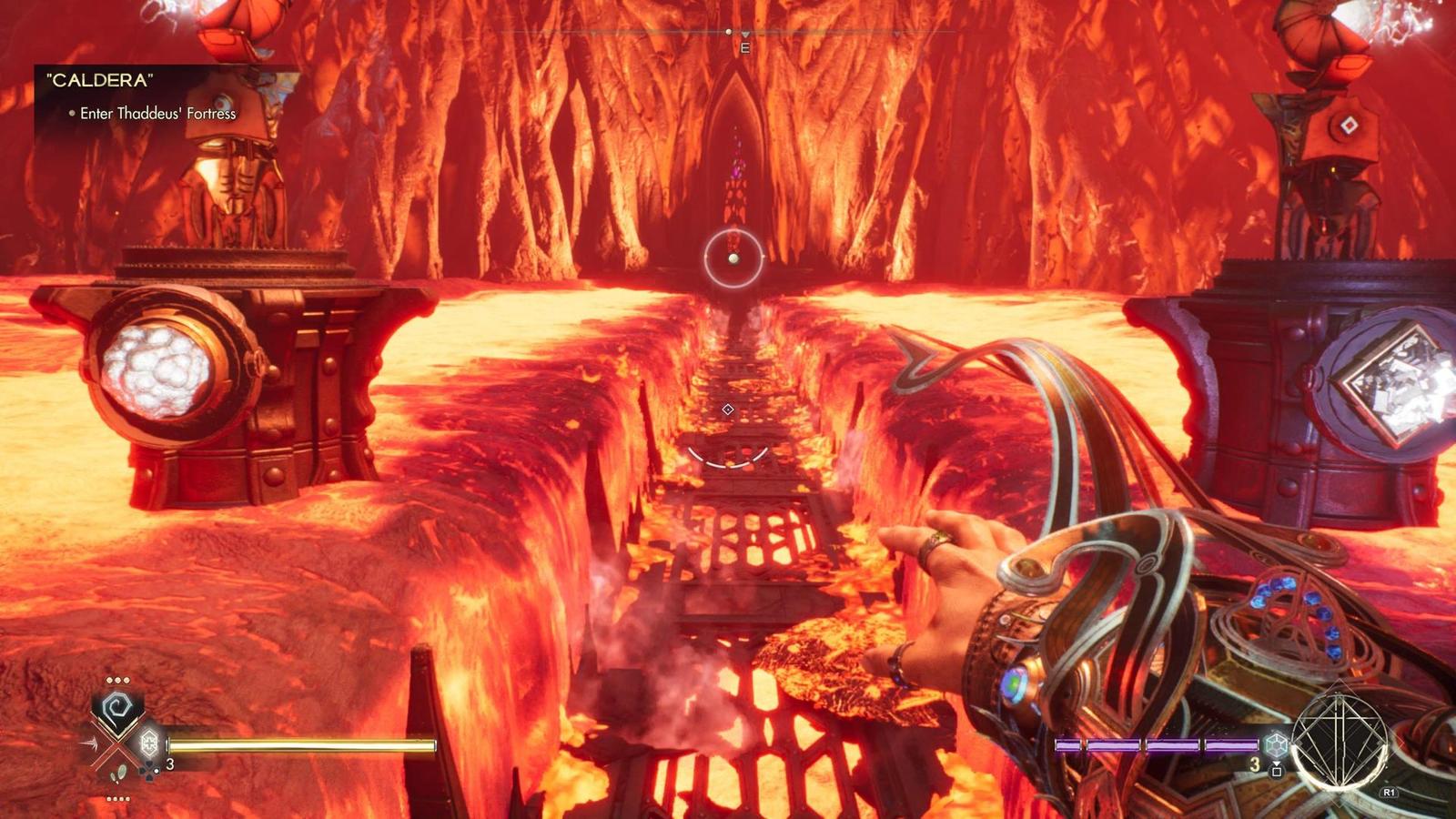
Task: Use the health crystal icon by the gold bar
Action: [x=149, y=743]
